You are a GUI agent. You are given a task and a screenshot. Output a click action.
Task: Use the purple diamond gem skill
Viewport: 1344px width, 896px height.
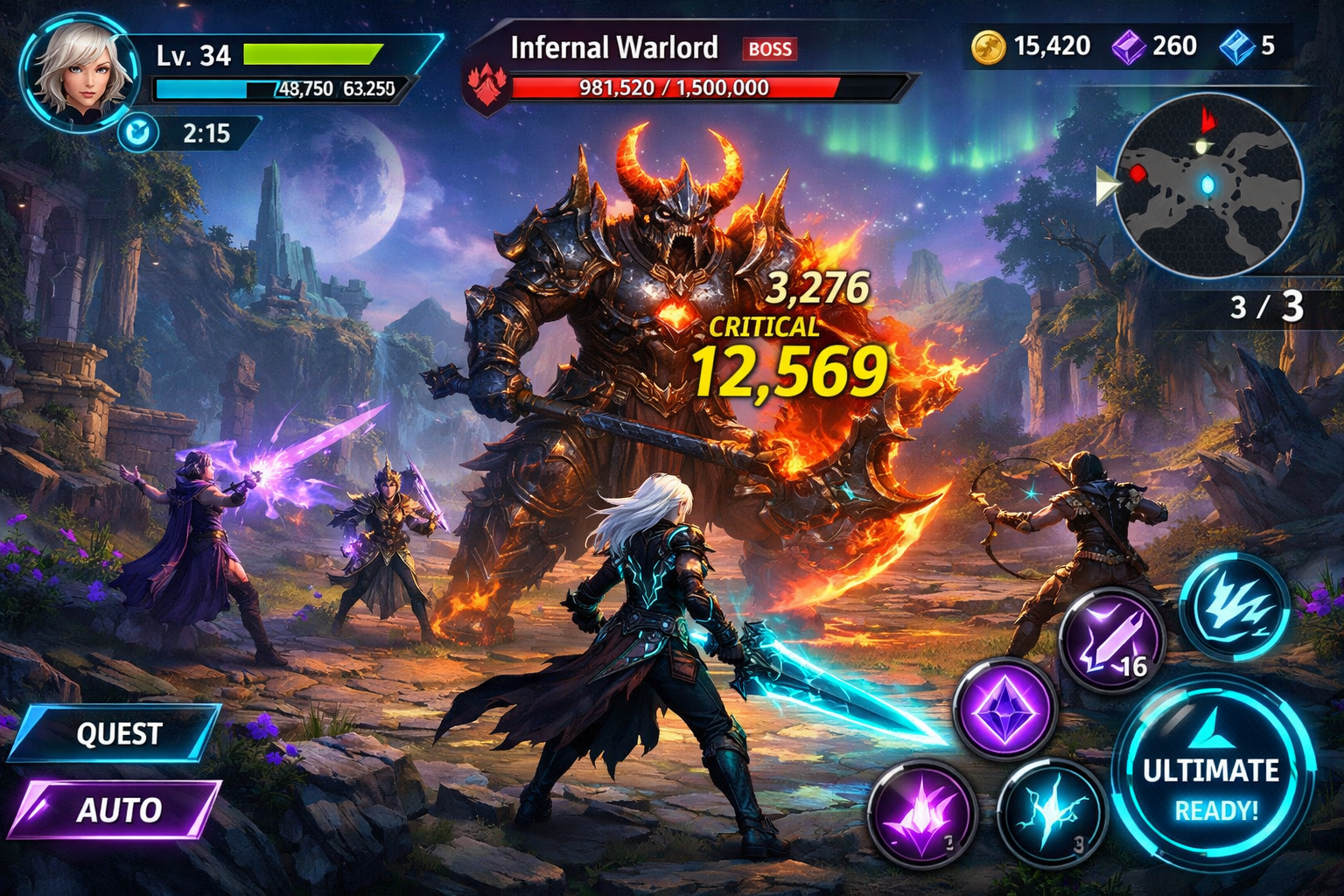1004,707
